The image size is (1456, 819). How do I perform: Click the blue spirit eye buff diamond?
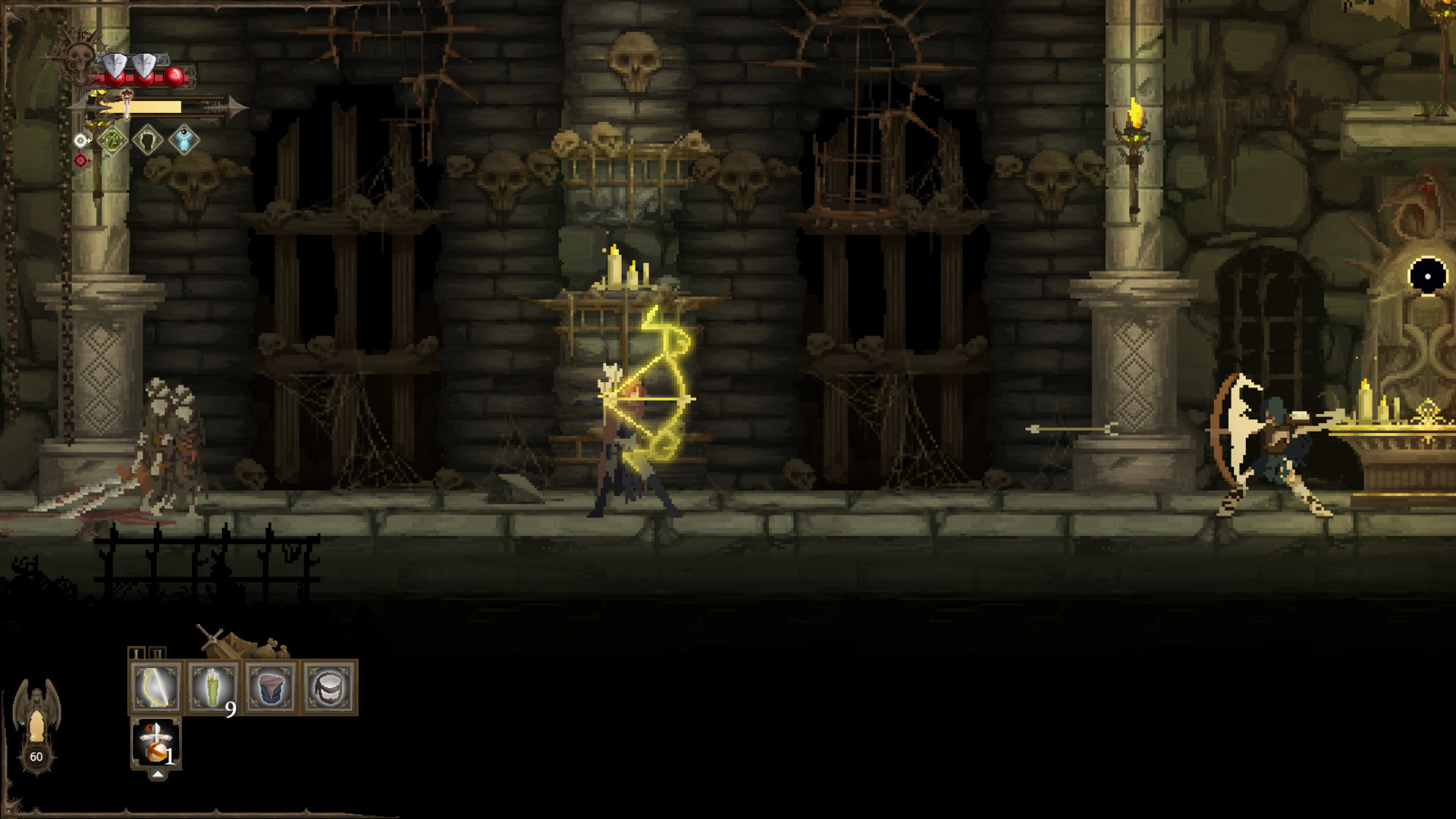pos(184,140)
